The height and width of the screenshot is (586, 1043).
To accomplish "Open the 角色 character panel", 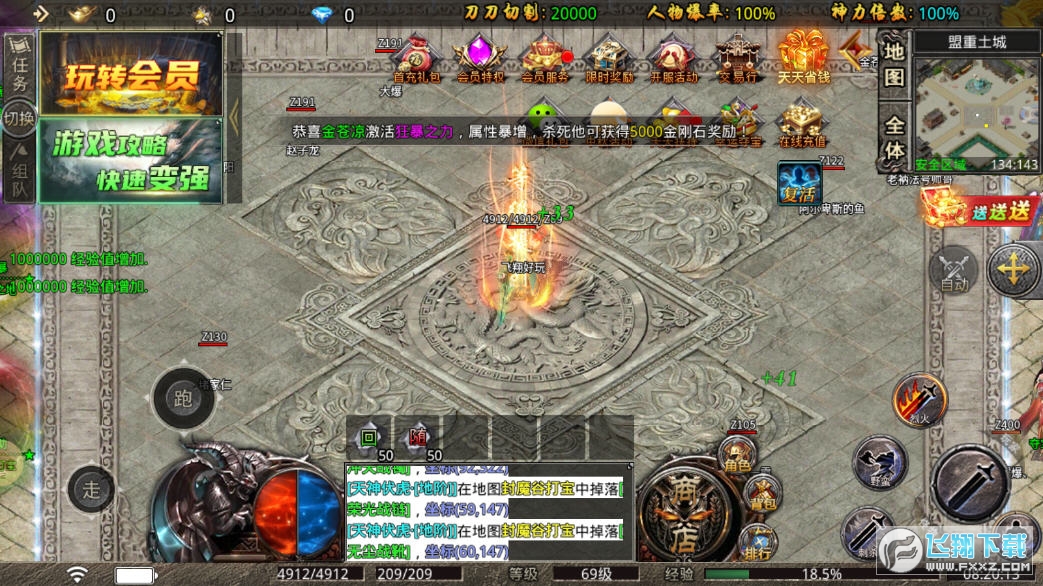I will (x=737, y=457).
